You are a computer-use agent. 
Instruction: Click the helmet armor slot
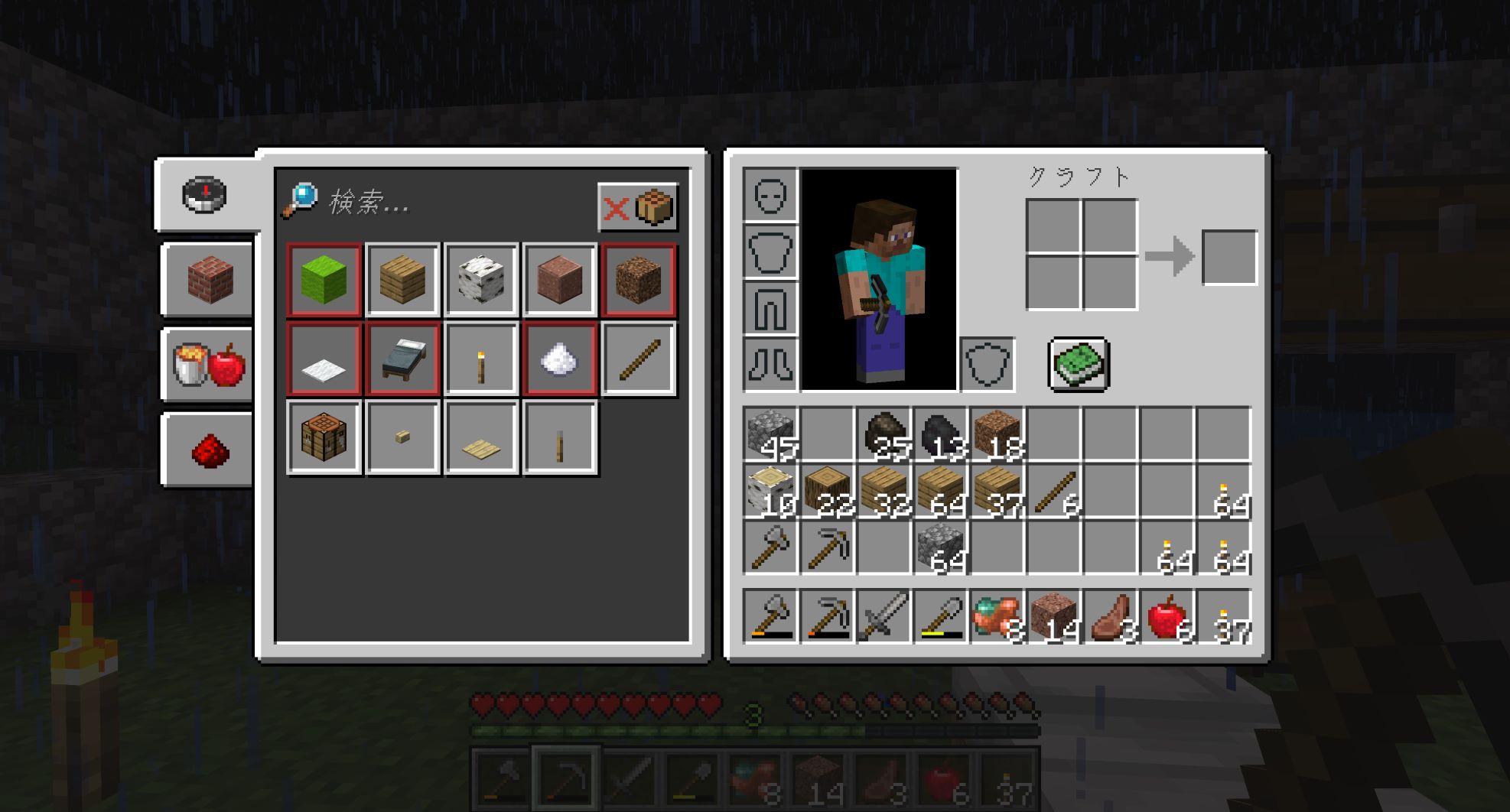click(x=770, y=196)
